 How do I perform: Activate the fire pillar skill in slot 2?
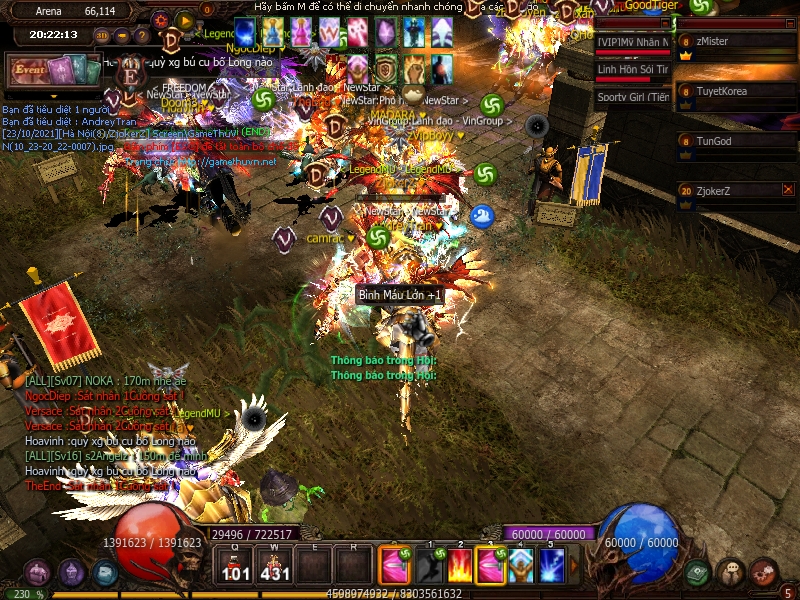(x=460, y=566)
